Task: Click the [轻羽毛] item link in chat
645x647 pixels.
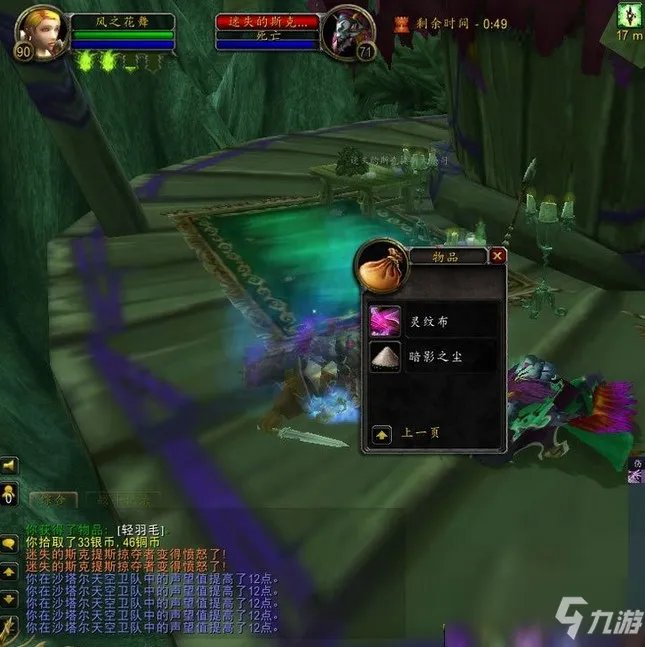Action: point(141,529)
